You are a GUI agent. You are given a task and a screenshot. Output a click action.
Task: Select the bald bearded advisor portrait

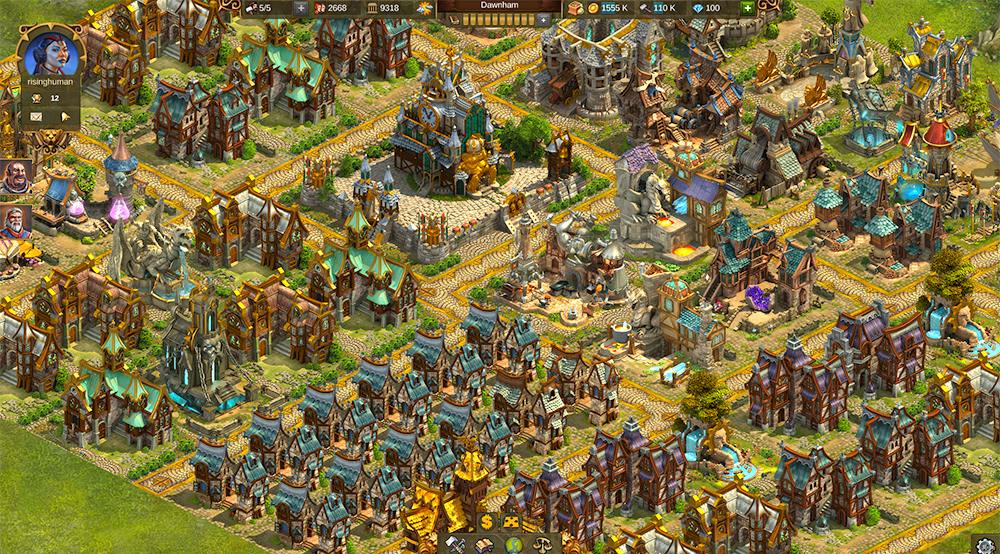pos(14,178)
